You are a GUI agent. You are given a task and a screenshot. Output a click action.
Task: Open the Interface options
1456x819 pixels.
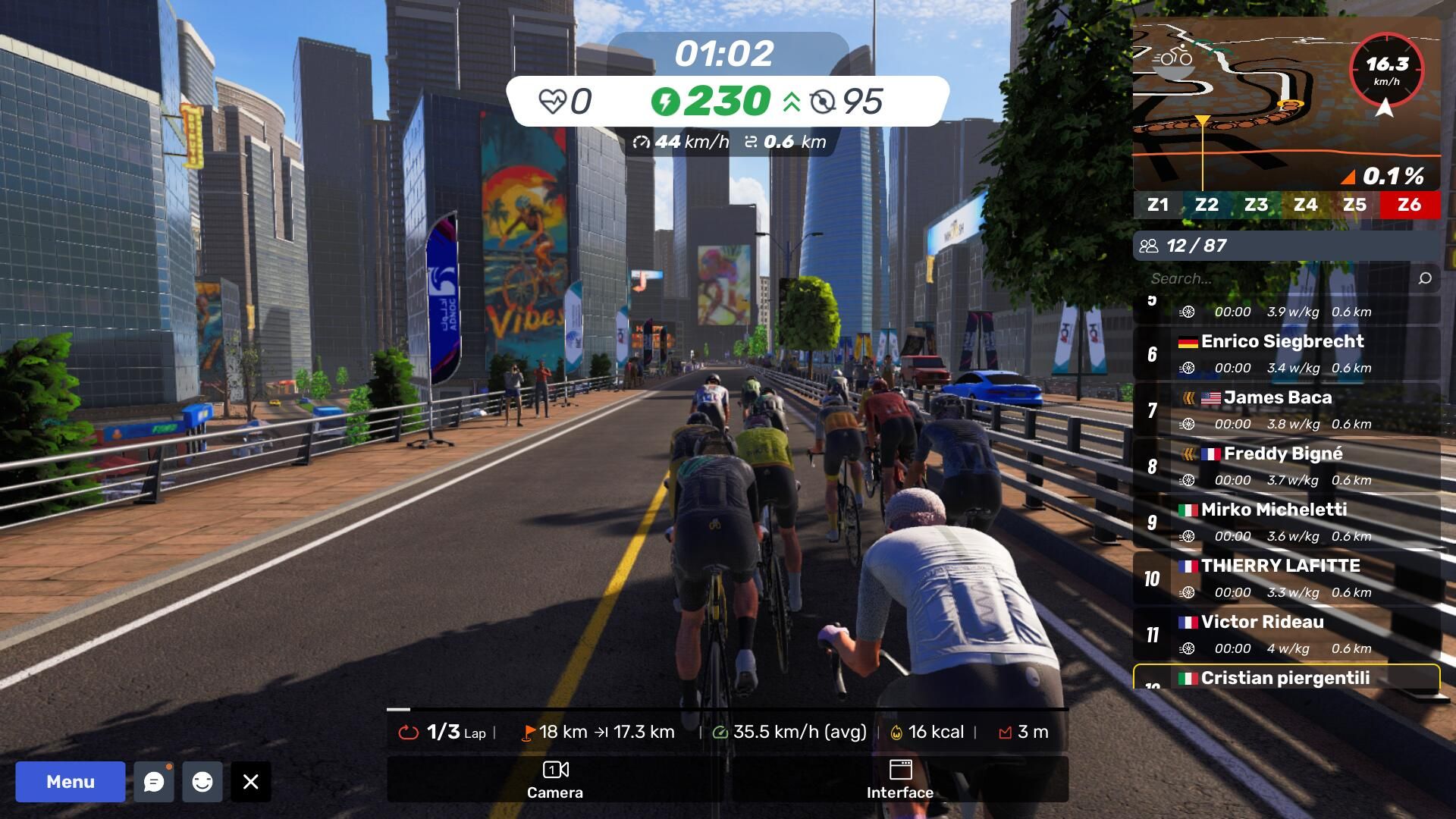click(899, 780)
